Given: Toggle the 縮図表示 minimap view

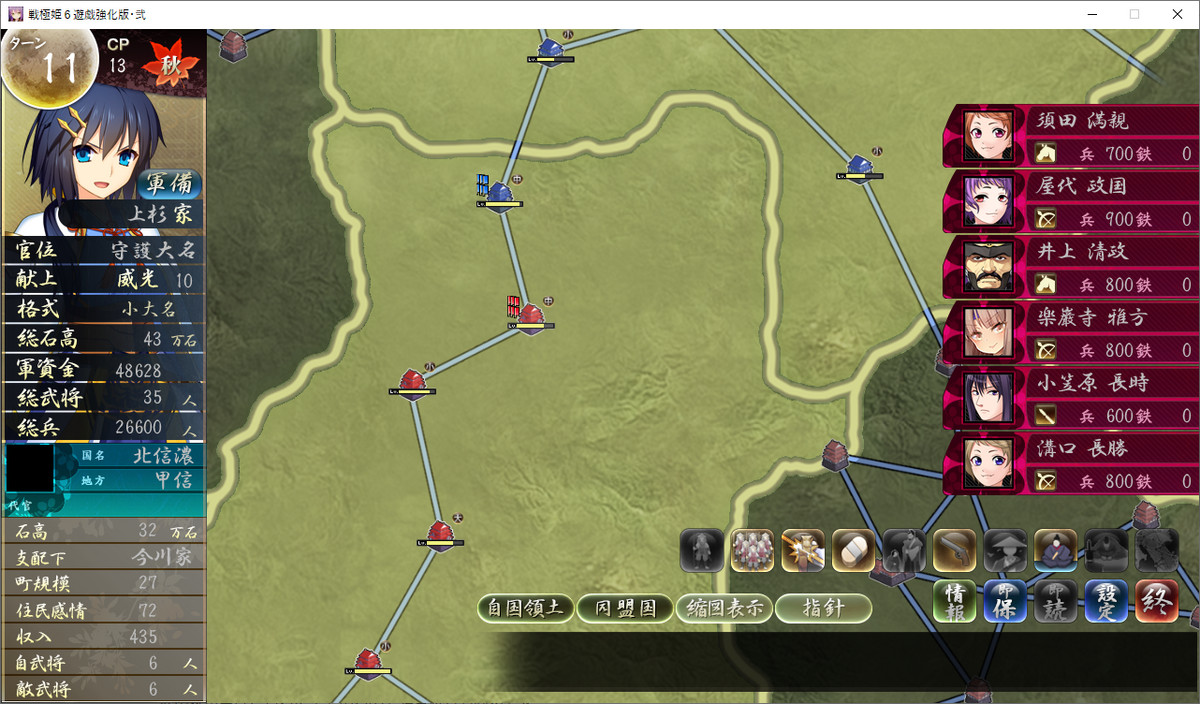Looking at the screenshot, I should point(724,608).
